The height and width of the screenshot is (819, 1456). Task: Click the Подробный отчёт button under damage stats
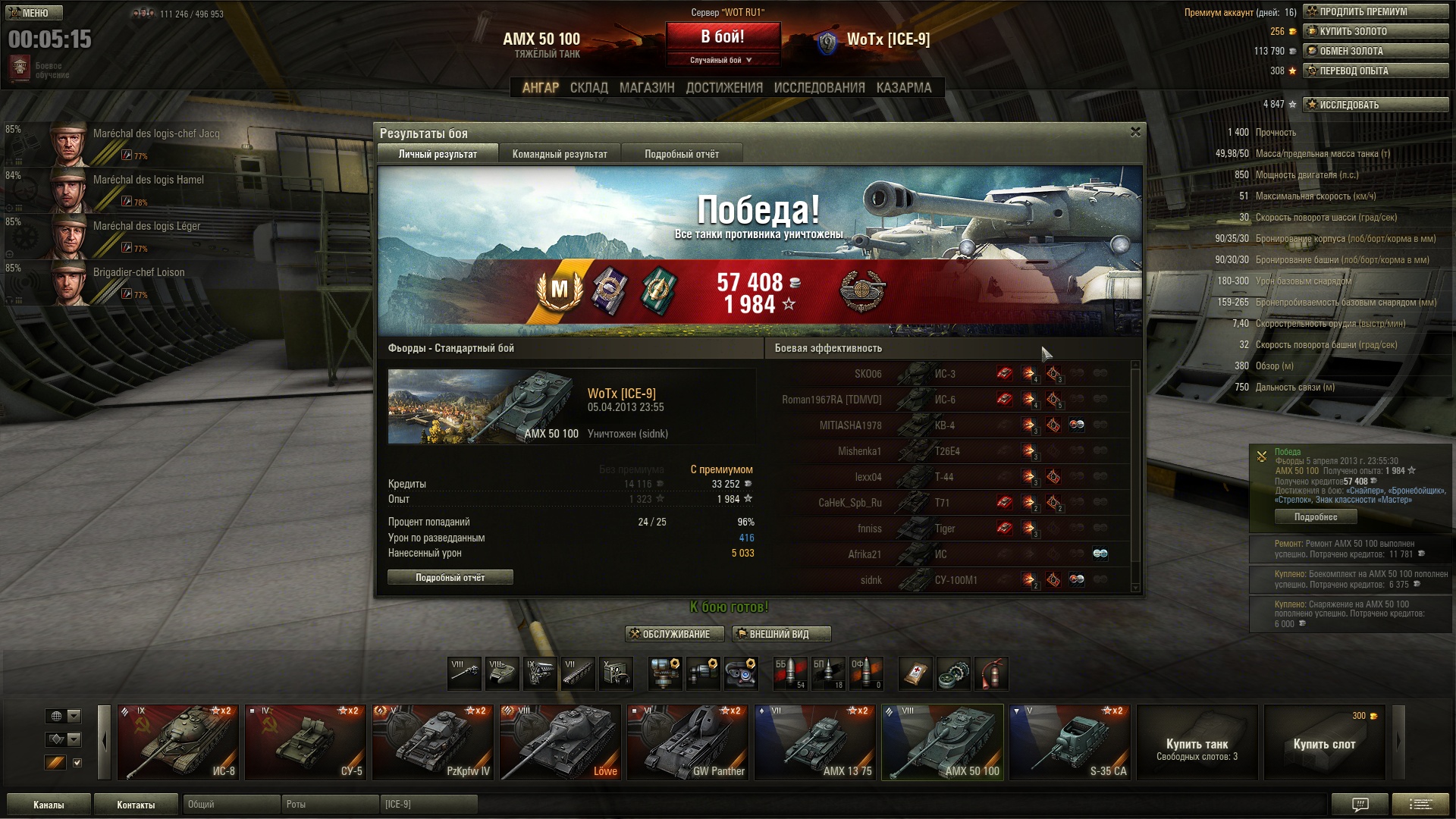tap(450, 578)
